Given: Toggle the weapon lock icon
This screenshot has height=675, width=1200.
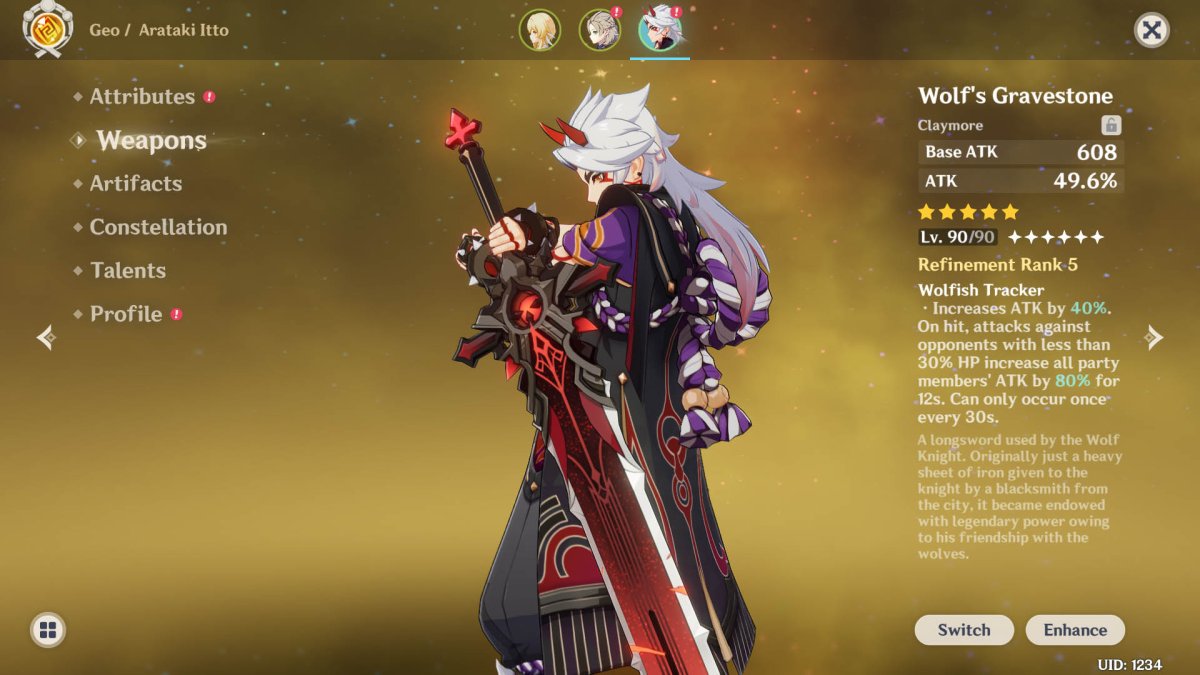Looking at the screenshot, I should (x=1111, y=125).
